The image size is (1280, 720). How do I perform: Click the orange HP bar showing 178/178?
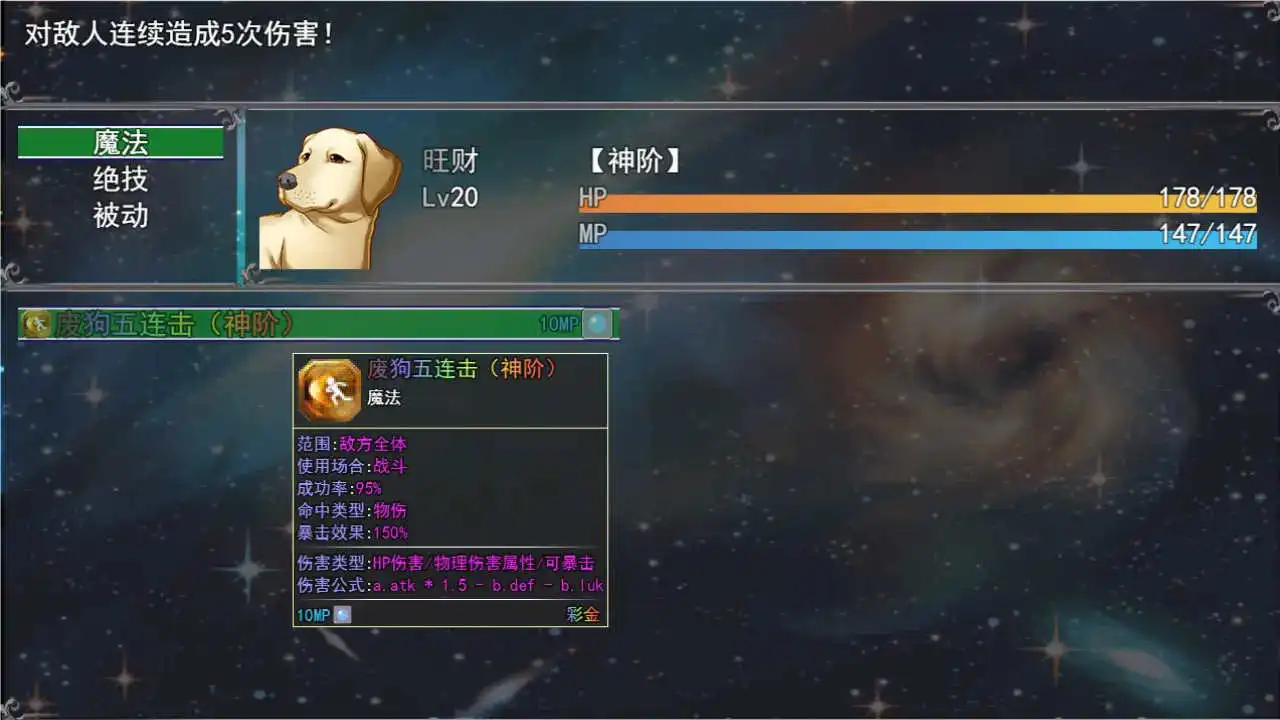coord(900,199)
